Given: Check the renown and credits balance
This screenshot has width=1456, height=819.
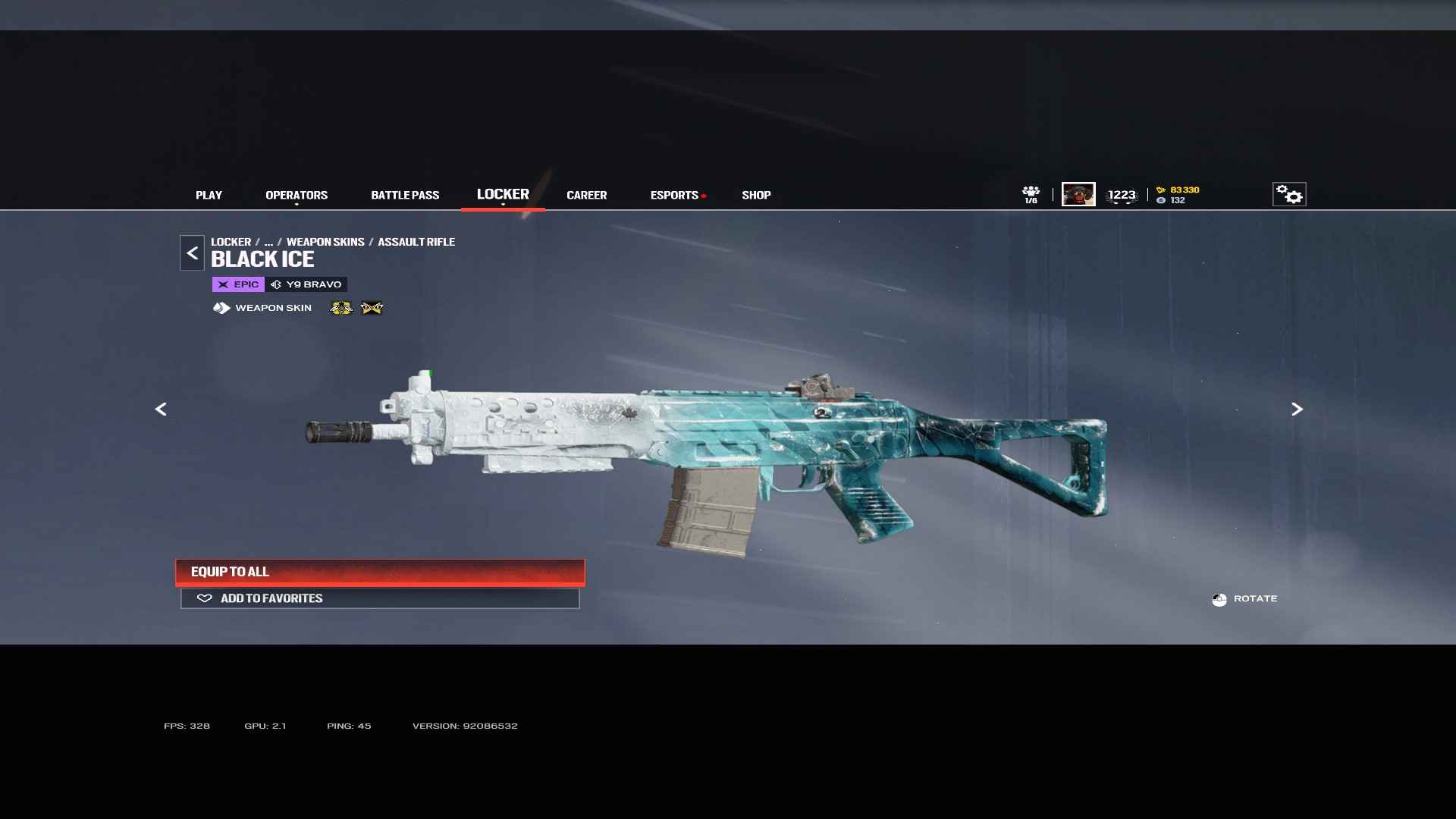Looking at the screenshot, I should (1178, 195).
